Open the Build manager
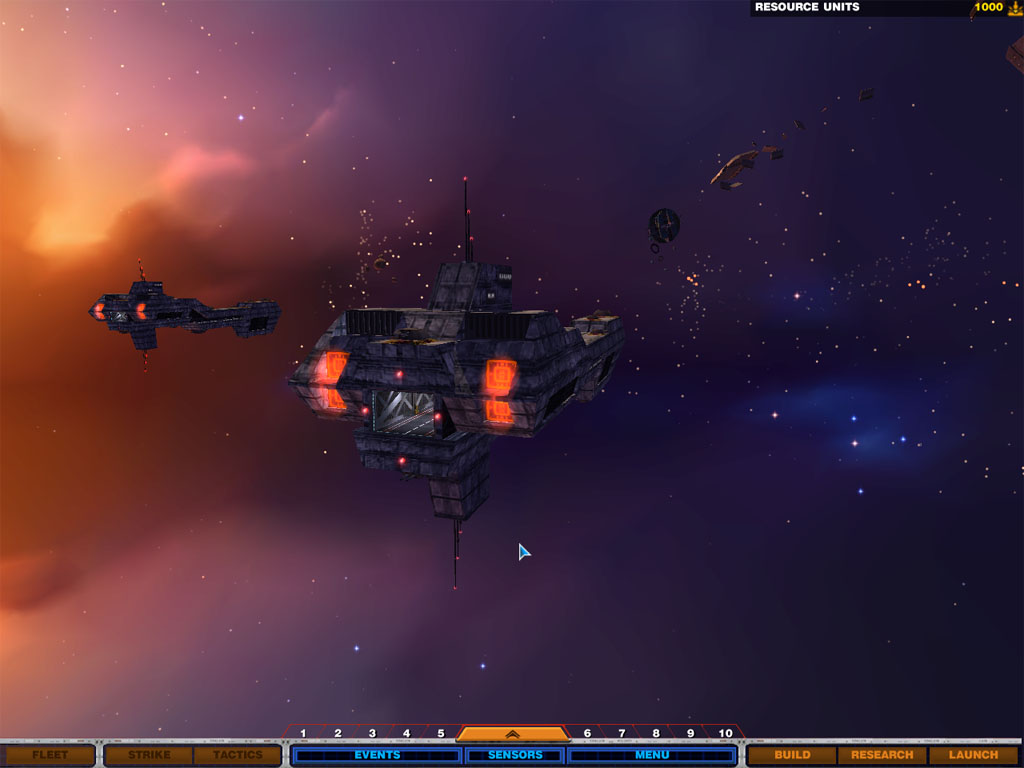1024x768 pixels. click(x=792, y=755)
